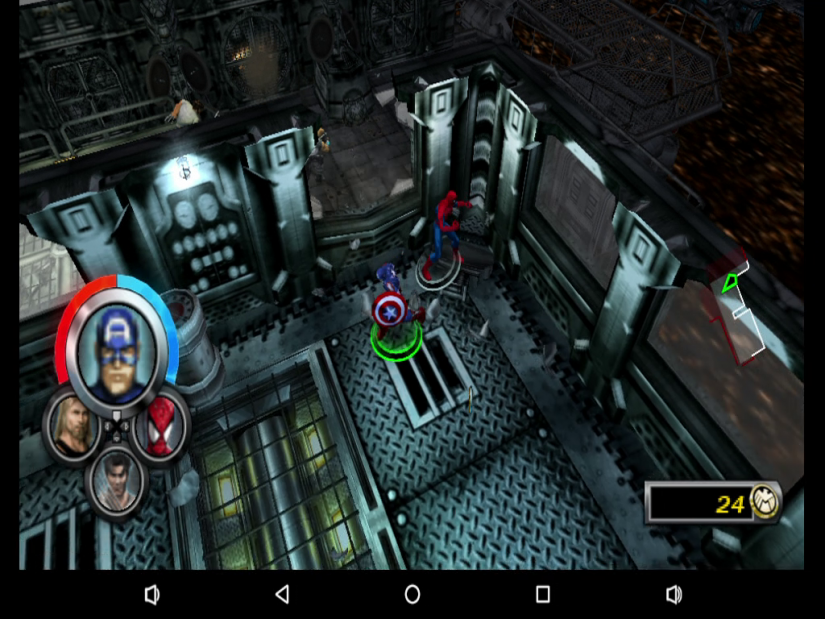The image size is (825, 619).
Task: Tap the Android back triangle button
Action: coord(282,595)
